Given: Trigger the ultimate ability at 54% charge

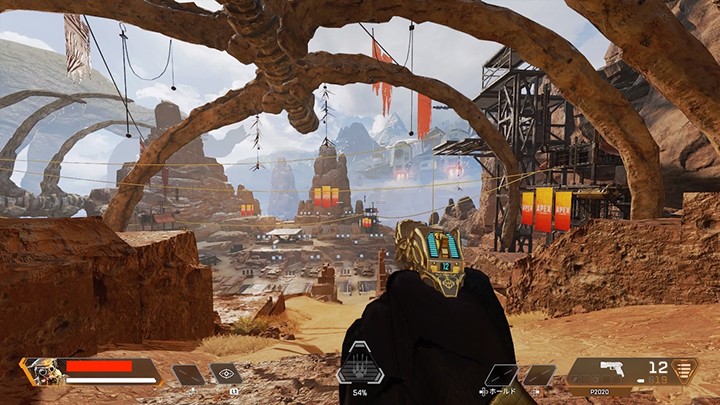Looking at the screenshot, I should coord(360,364).
